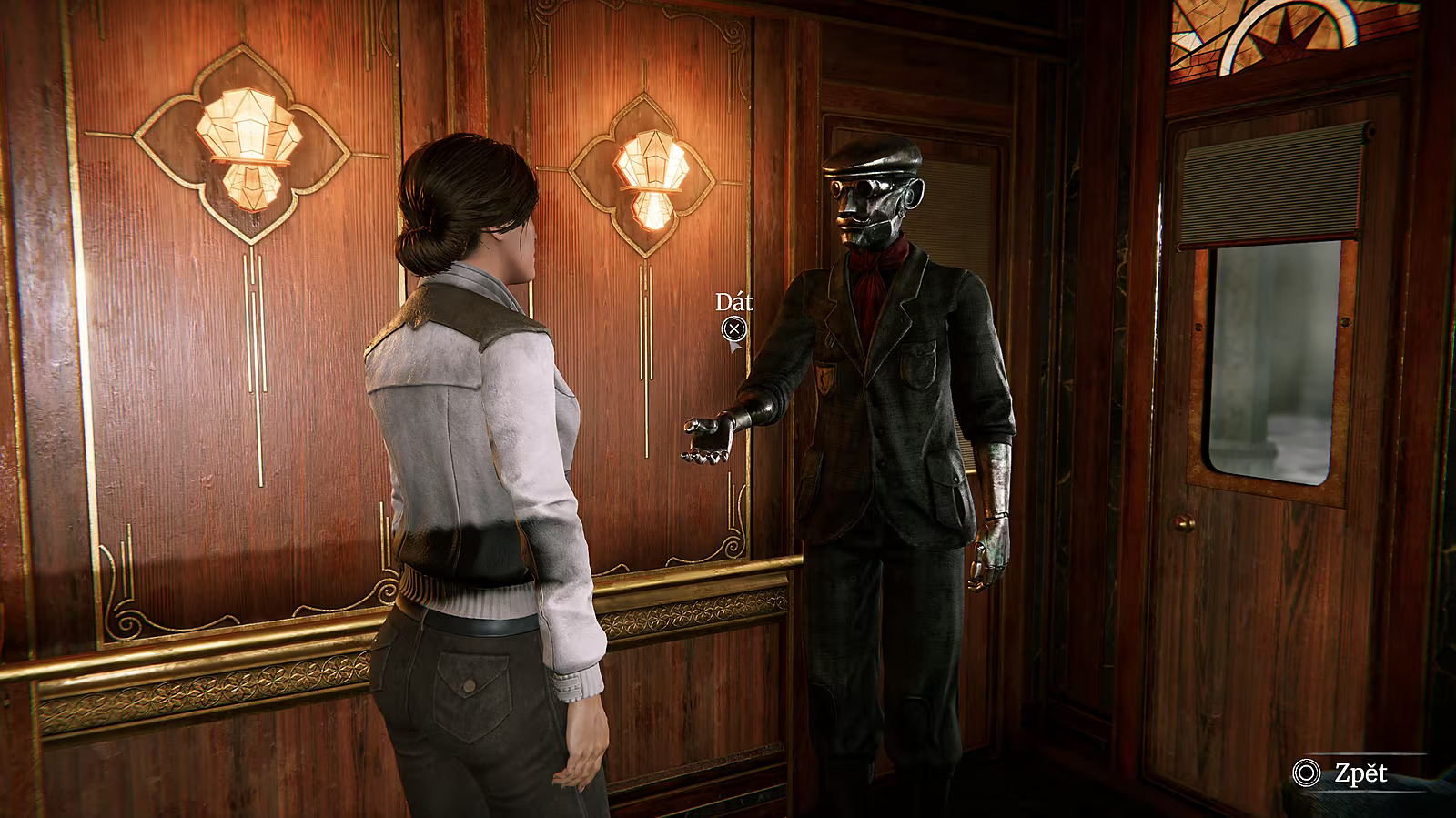This screenshot has width=1456, height=818.
Task: Choose the Dát interaction on the automaton's hand
Action: point(733,329)
